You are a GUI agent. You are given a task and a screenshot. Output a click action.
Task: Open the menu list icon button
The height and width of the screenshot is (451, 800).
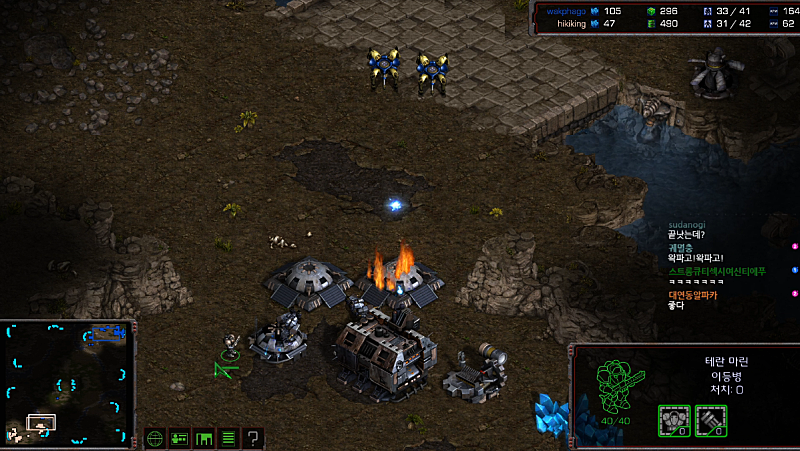228,438
